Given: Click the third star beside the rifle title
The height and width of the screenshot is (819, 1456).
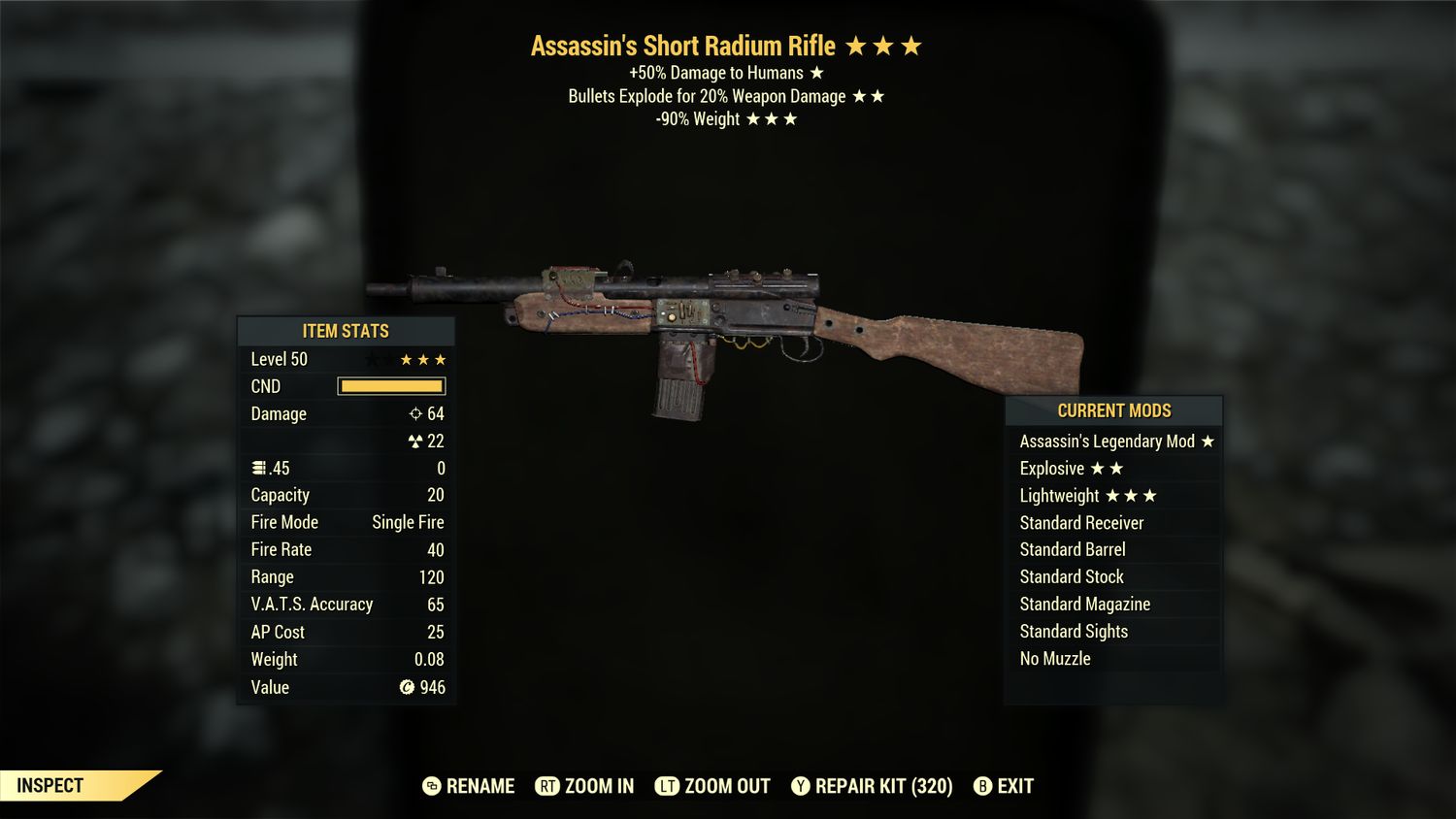Looking at the screenshot, I should click(x=912, y=45).
